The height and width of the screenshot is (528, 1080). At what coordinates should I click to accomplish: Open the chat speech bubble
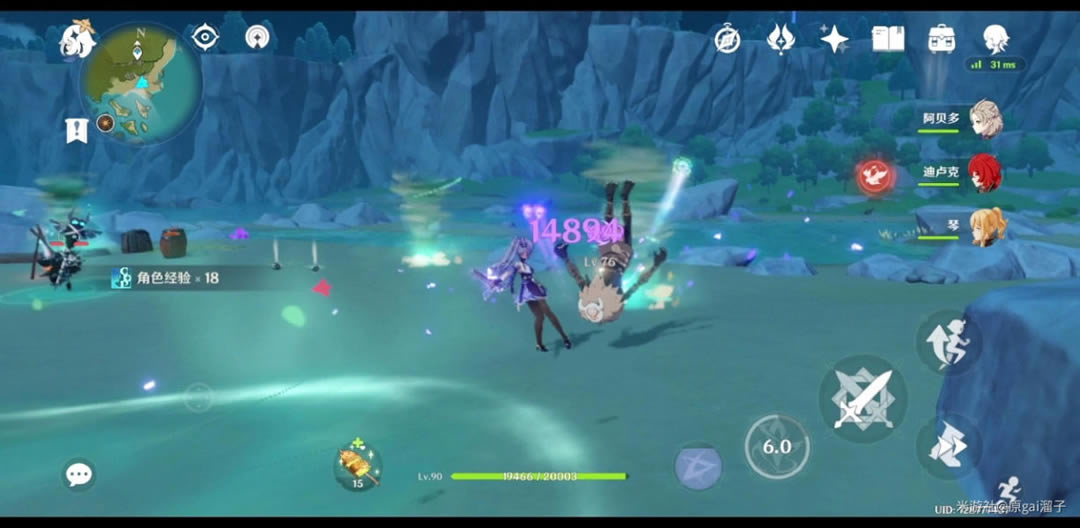[x=79, y=474]
